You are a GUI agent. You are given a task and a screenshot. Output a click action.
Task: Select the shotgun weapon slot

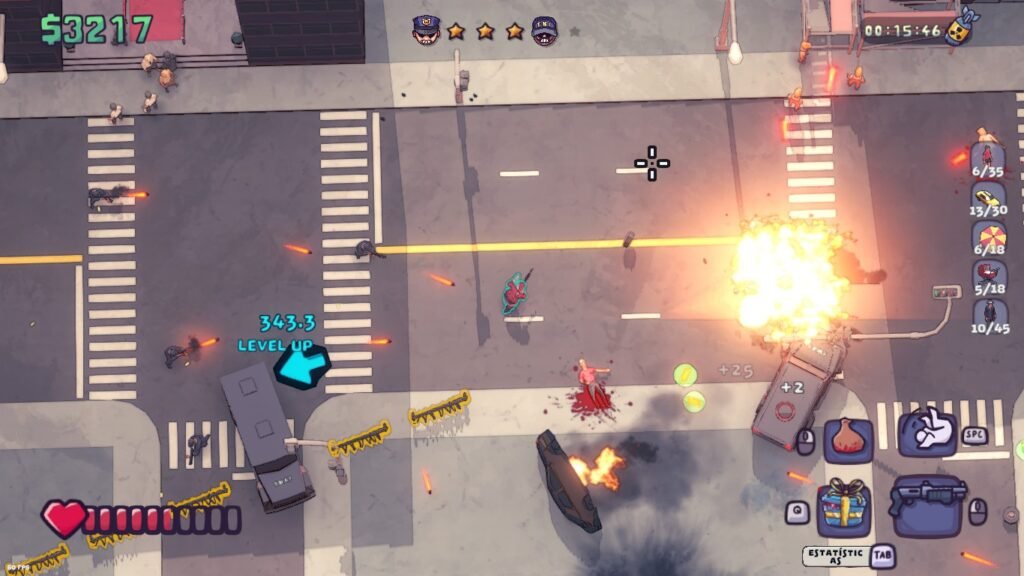928,496
